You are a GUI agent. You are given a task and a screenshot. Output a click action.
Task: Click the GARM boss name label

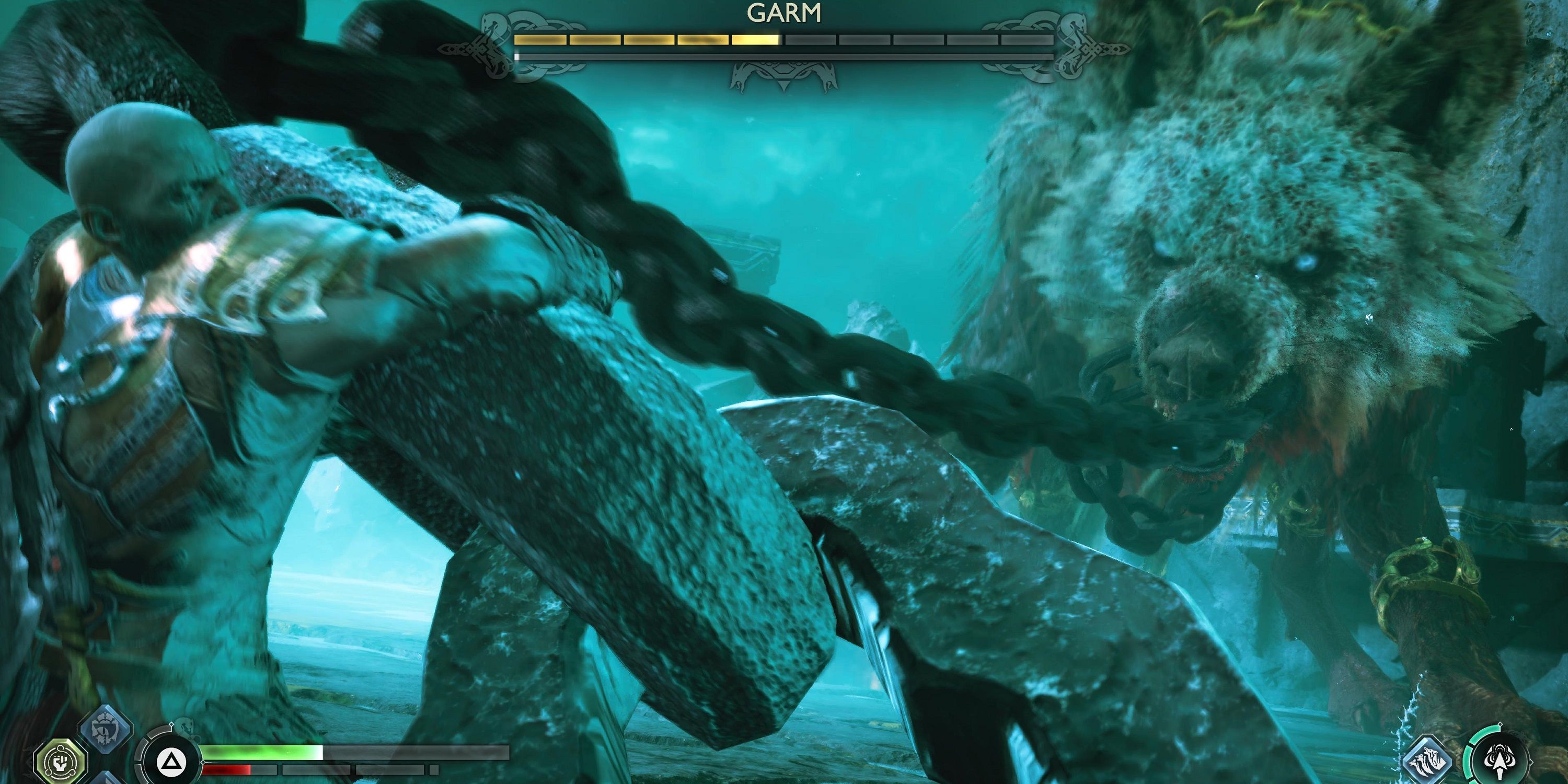(x=786, y=11)
